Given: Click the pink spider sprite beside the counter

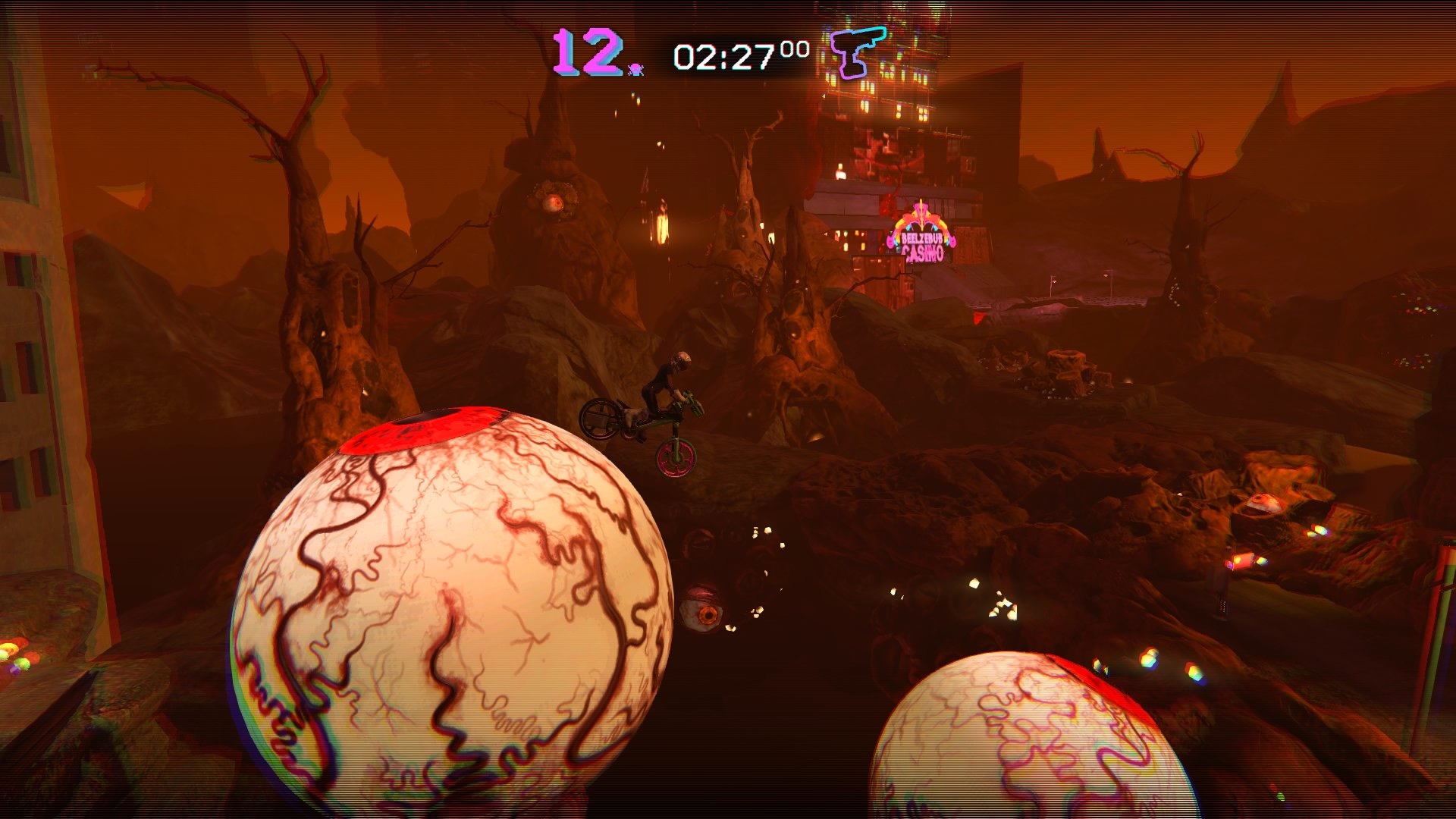Looking at the screenshot, I should (635, 70).
